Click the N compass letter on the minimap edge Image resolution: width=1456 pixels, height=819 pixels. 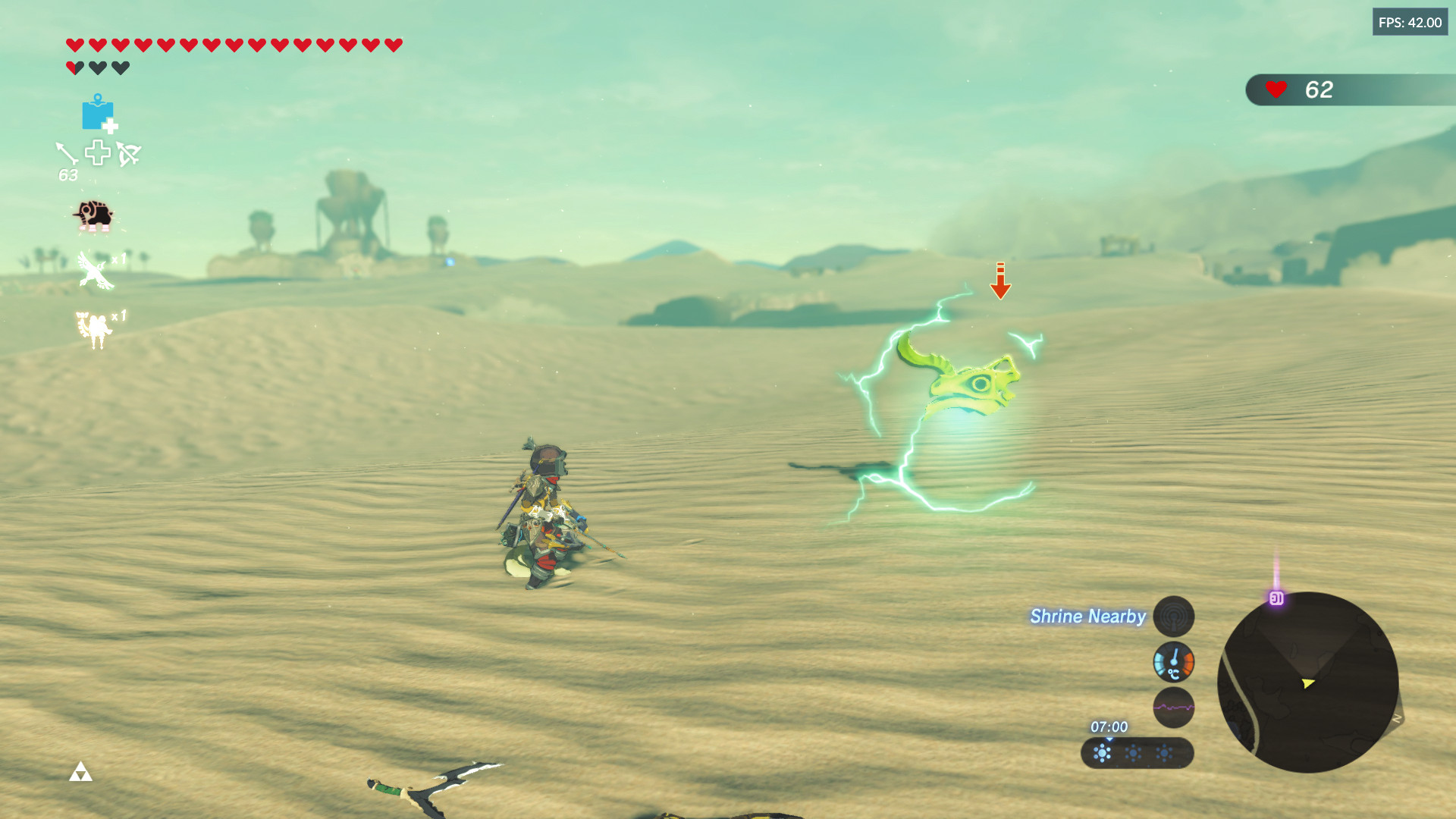tap(1396, 718)
